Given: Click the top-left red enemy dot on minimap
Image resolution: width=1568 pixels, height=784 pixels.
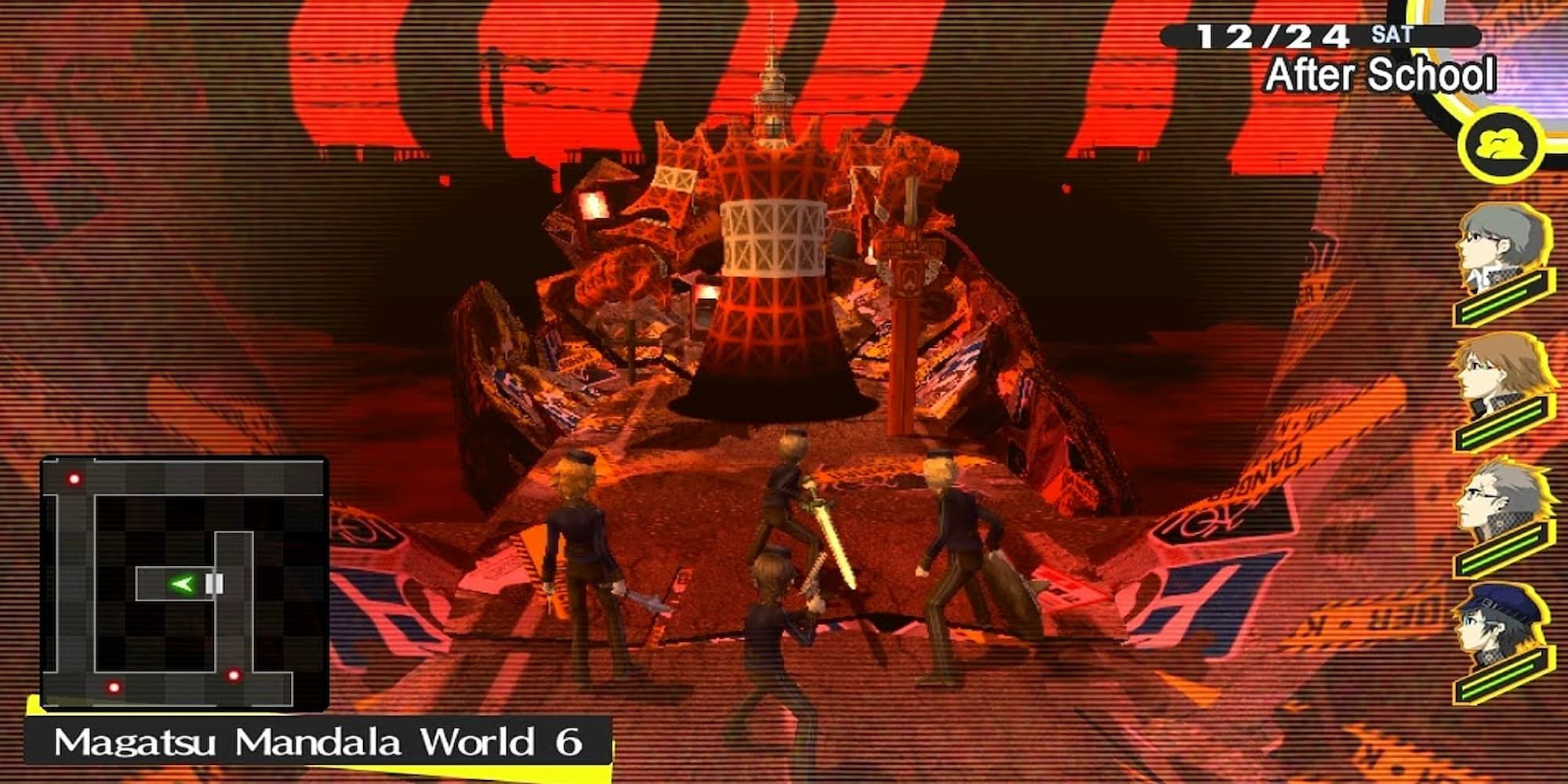Looking at the screenshot, I should coord(73,478).
